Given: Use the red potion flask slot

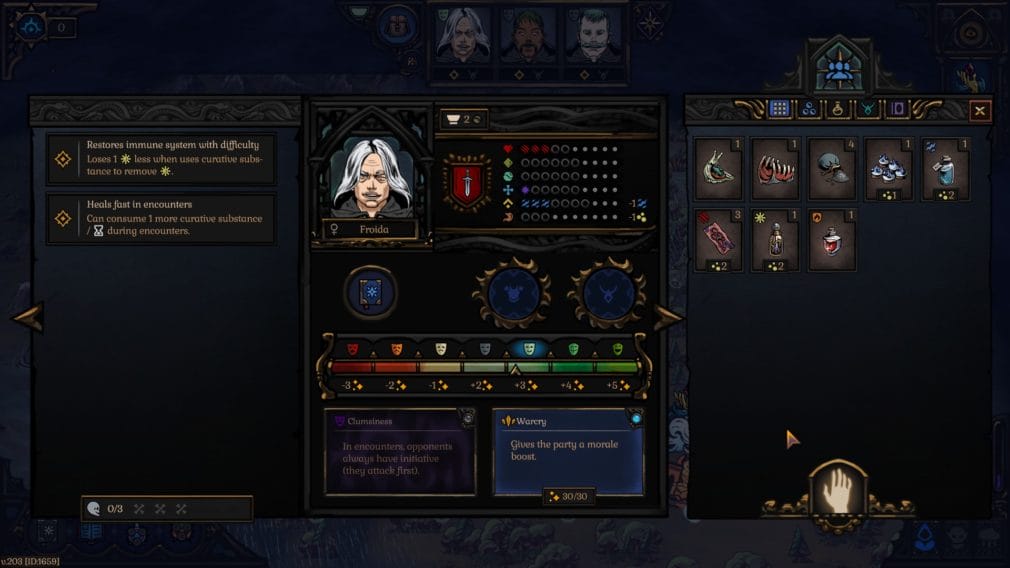Looking at the screenshot, I should (832, 240).
